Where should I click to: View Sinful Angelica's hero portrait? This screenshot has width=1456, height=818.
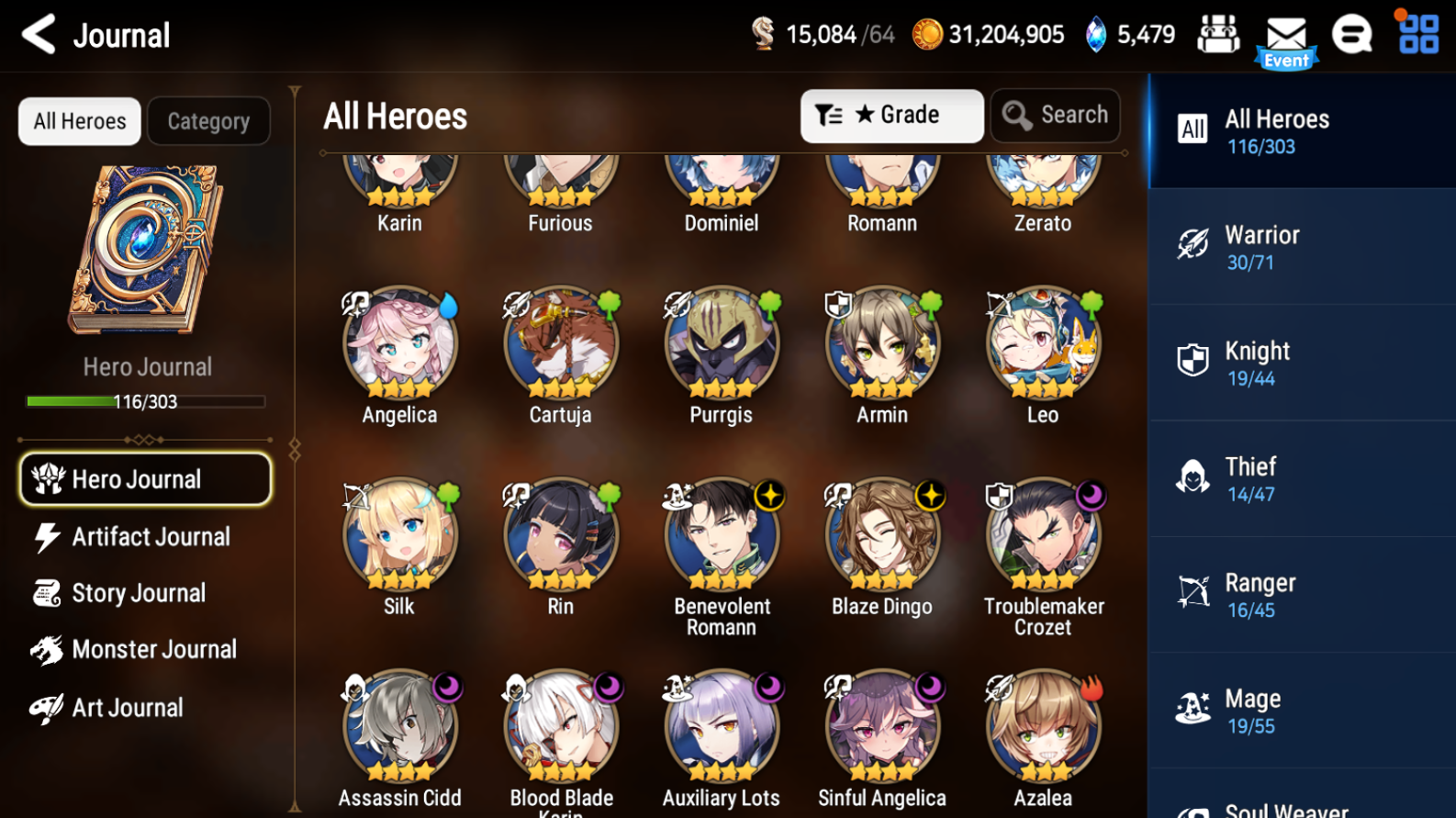click(882, 725)
